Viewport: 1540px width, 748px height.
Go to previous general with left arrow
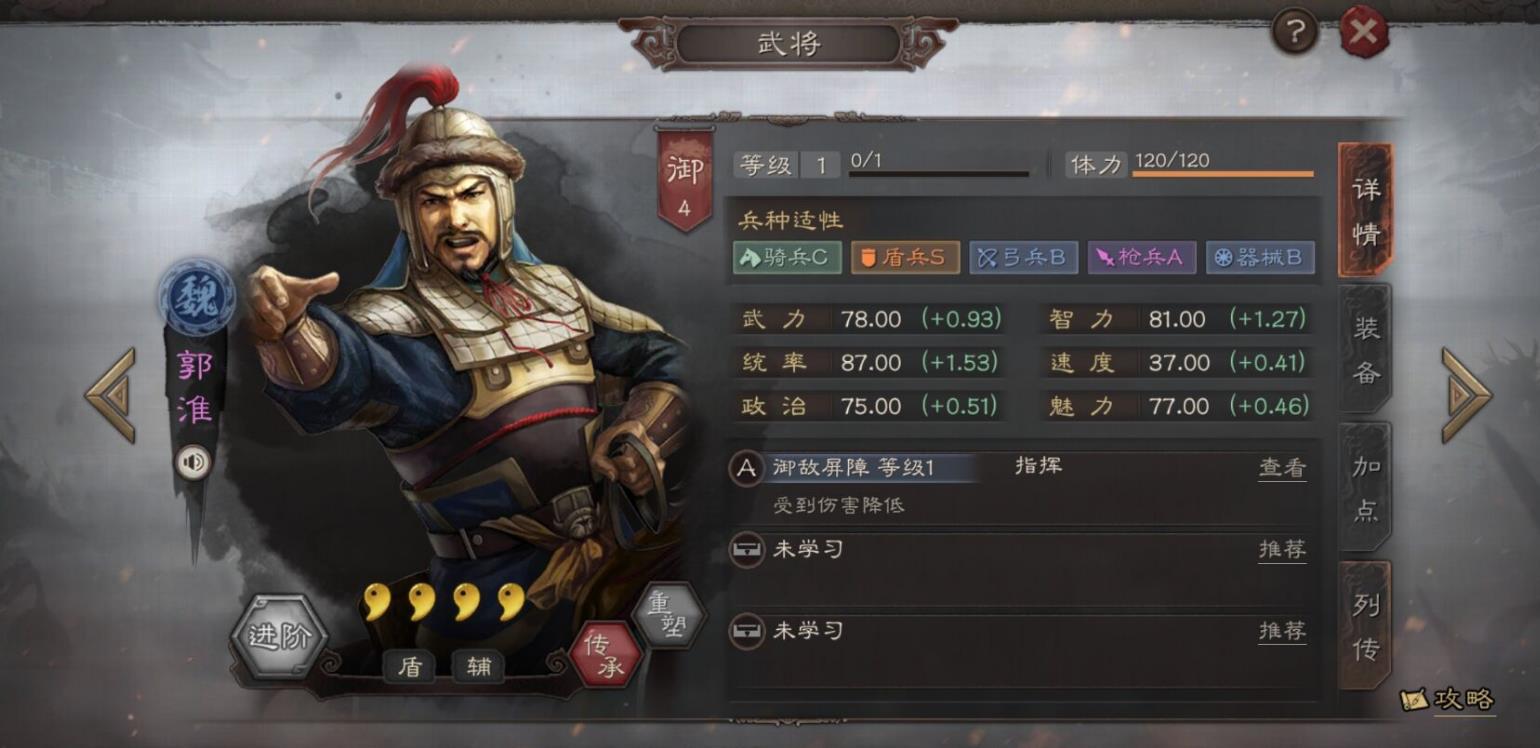tap(110, 395)
